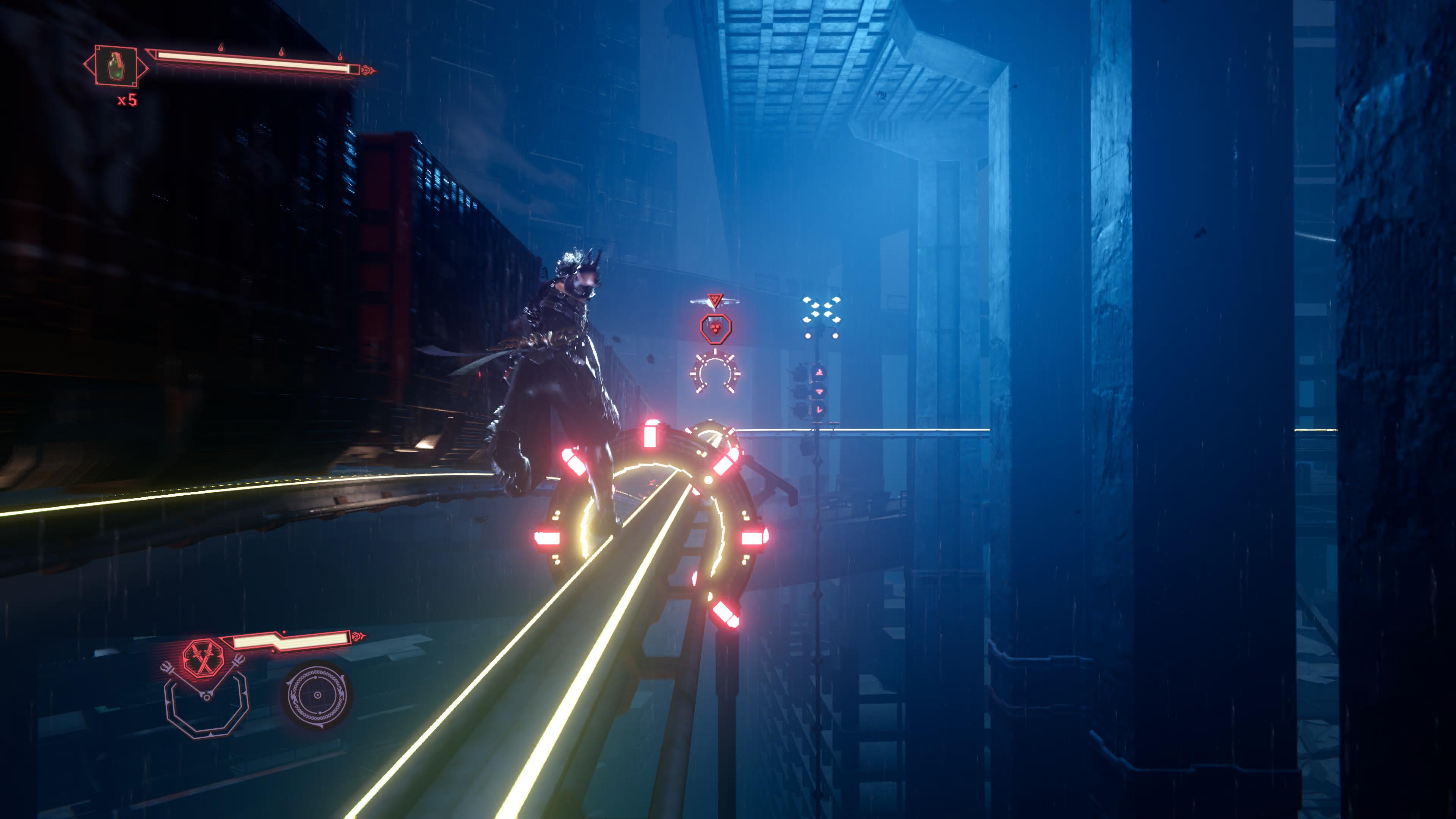Select the green potion flask icon
This screenshot has width=1456, height=819.
pyautogui.click(x=116, y=66)
